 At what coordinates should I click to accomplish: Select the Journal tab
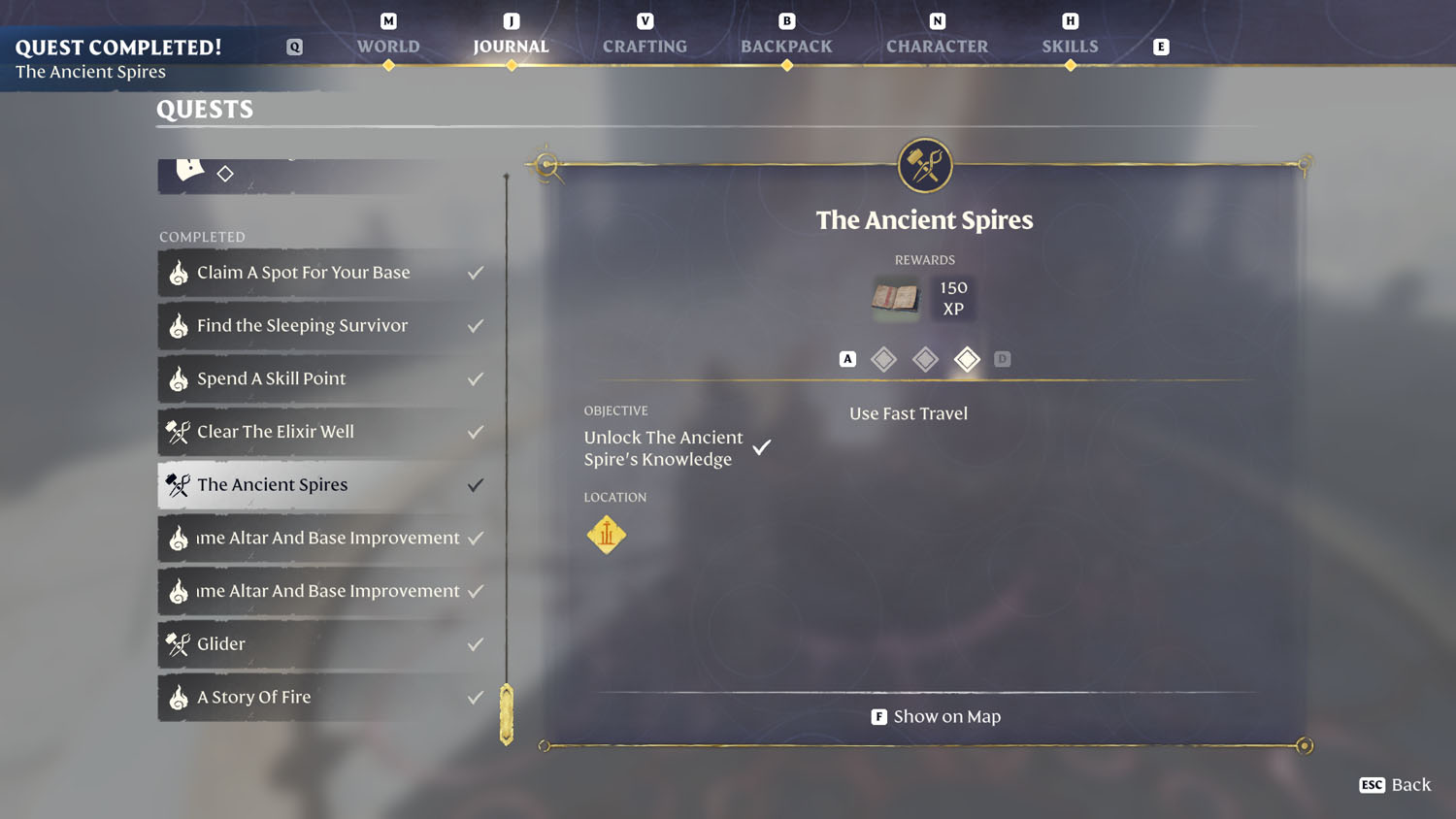(511, 46)
